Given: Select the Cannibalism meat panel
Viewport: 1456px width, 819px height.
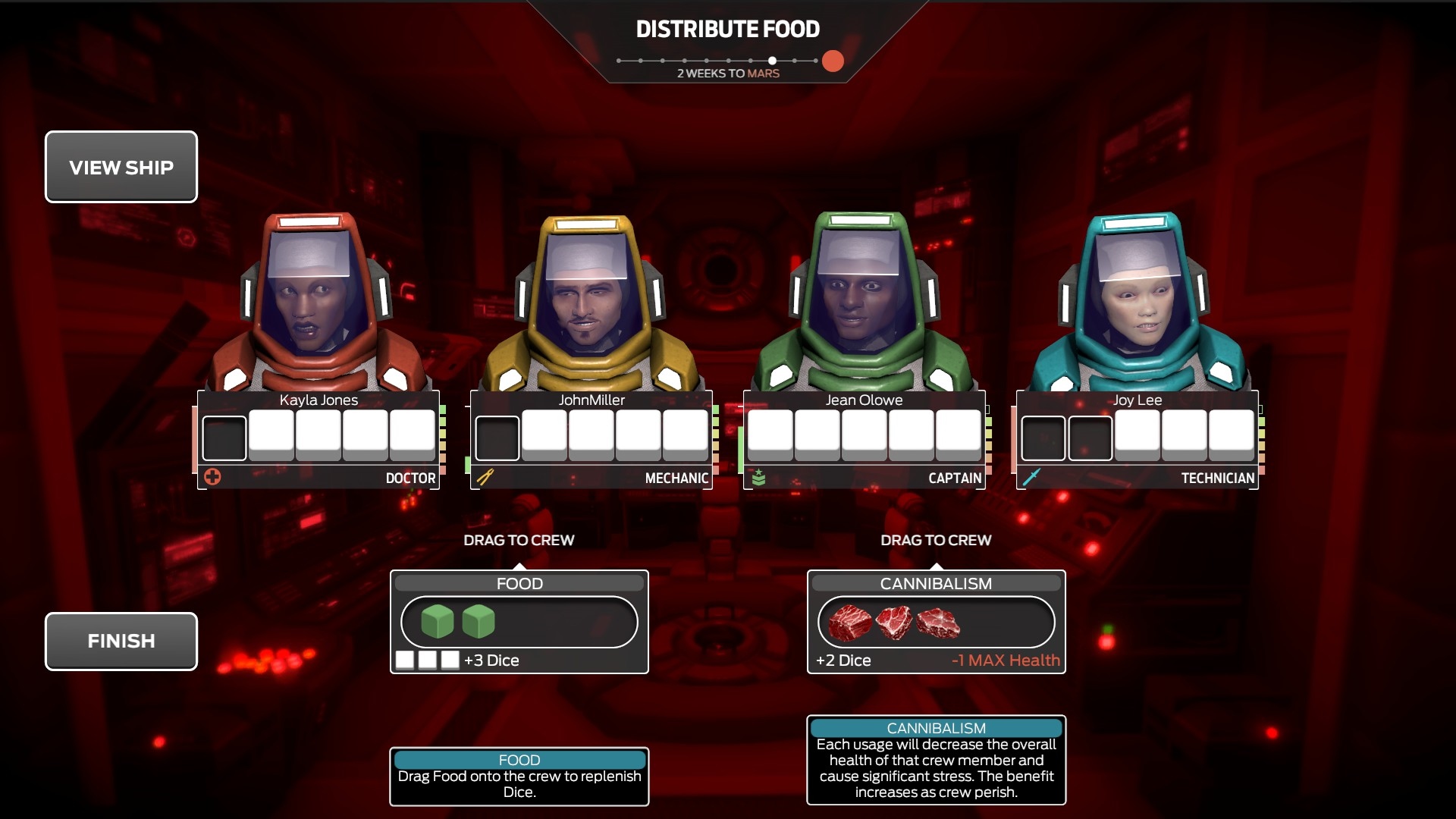Looking at the screenshot, I should pos(936,622).
